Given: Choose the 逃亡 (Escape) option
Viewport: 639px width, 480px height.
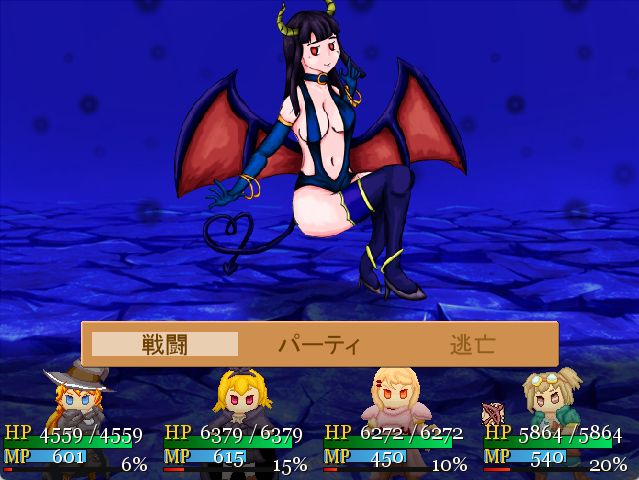Looking at the screenshot, I should (x=471, y=344).
